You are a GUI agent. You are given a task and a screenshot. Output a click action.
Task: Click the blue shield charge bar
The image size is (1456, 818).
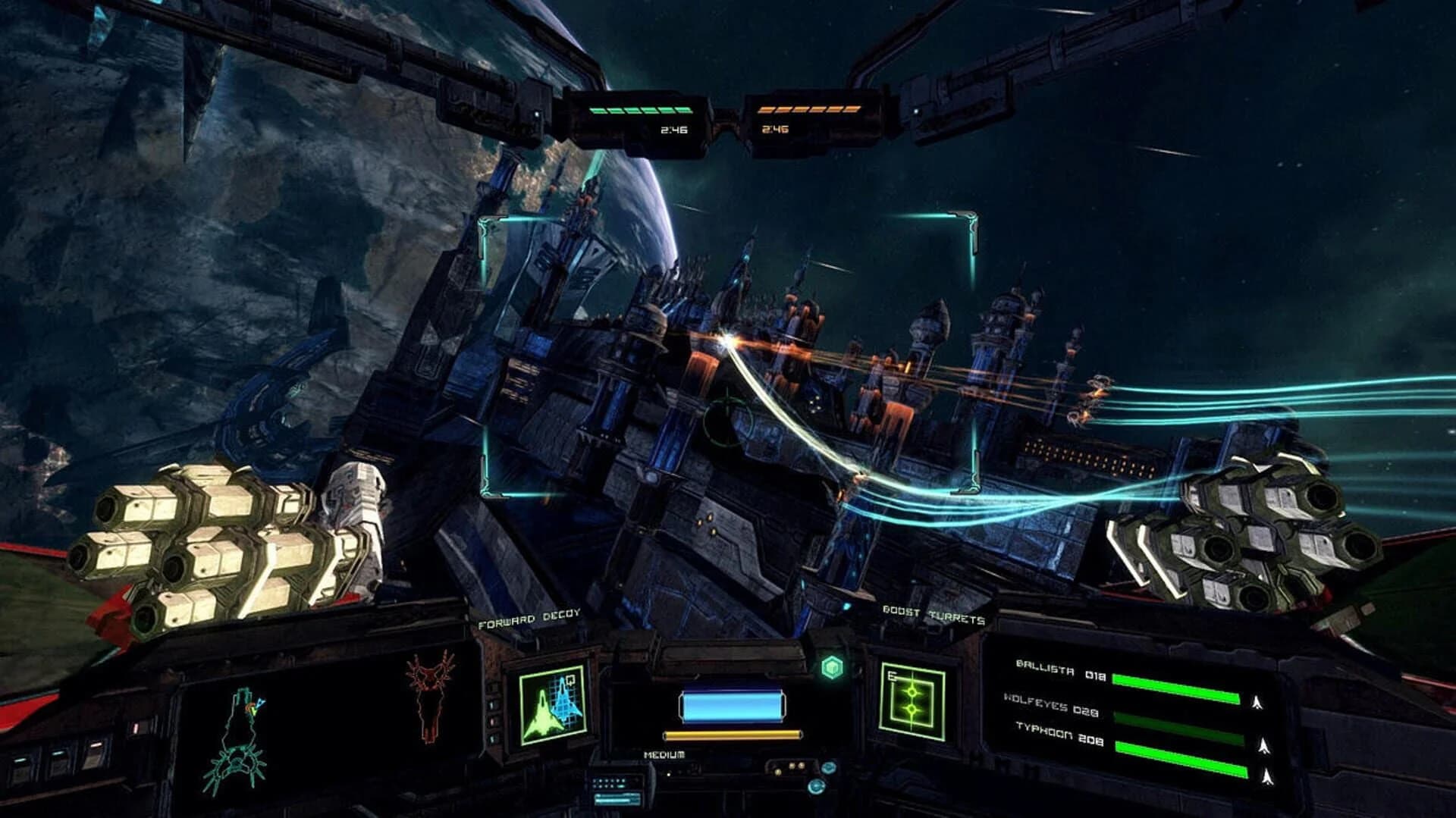point(732,705)
